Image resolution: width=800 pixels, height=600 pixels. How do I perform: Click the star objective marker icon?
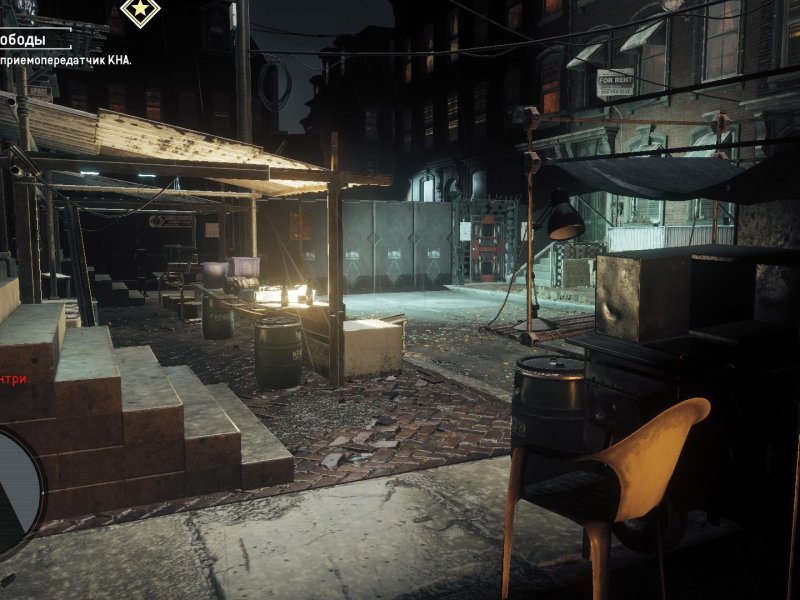140,11
